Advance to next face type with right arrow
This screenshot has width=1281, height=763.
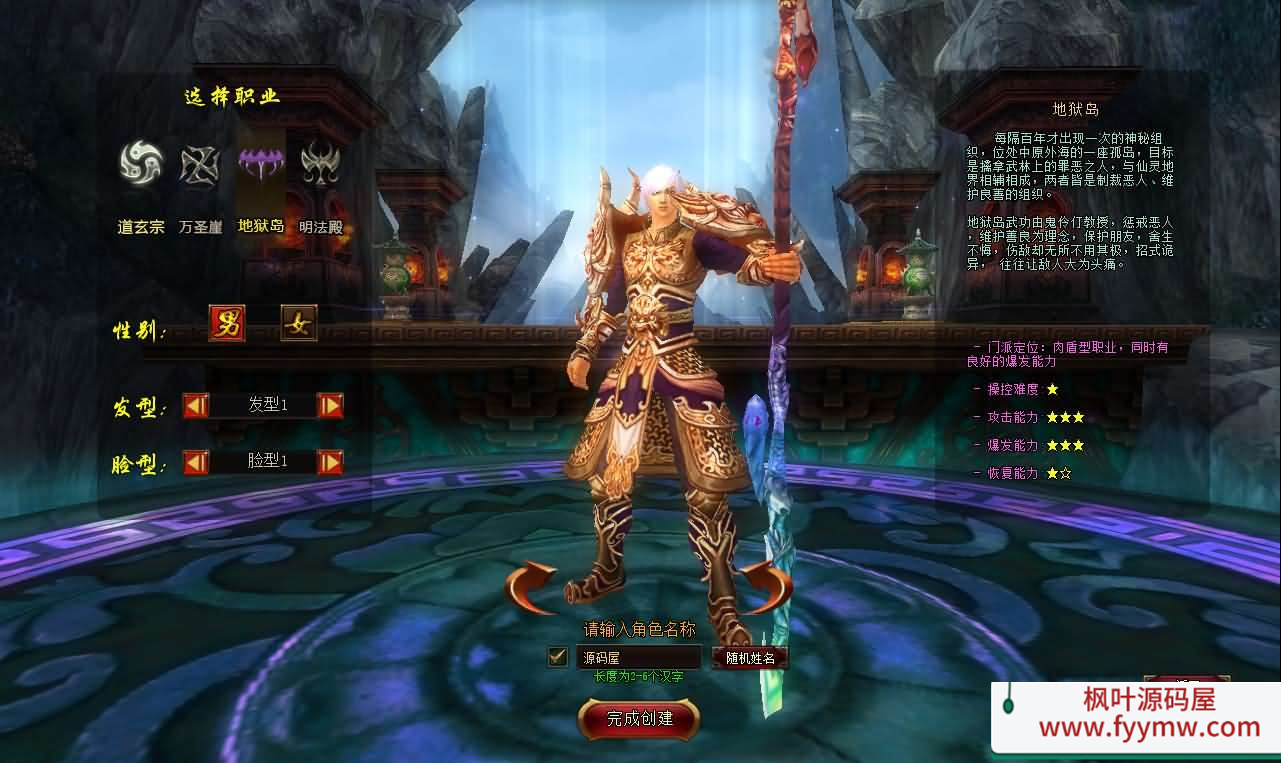pos(330,462)
